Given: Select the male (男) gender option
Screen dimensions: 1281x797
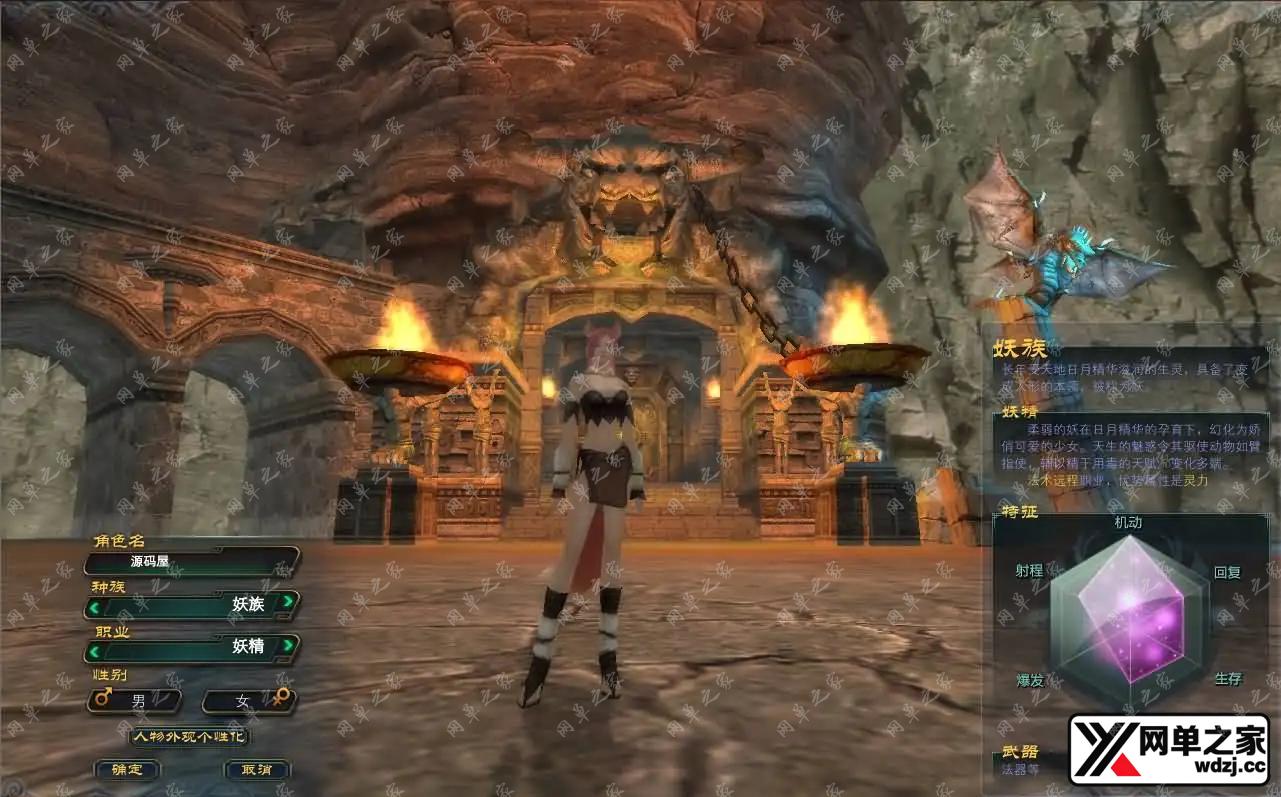Looking at the screenshot, I should tap(135, 701).
